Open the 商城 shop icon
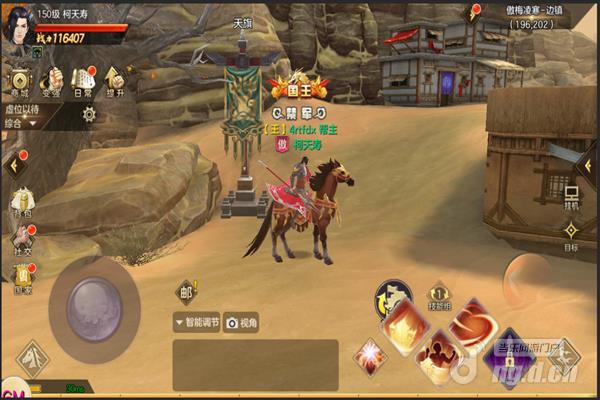The width and height of the screenshot is (600, 400). click(18, 82)
